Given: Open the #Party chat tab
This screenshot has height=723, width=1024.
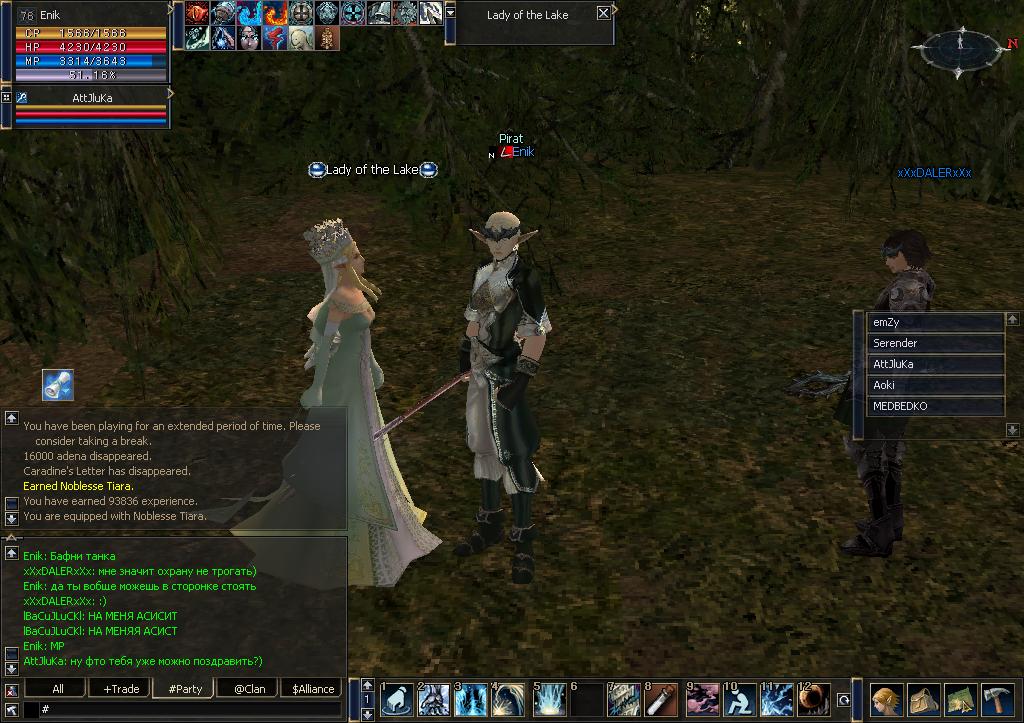Looking at the screenshot, I should click(185, 688).
